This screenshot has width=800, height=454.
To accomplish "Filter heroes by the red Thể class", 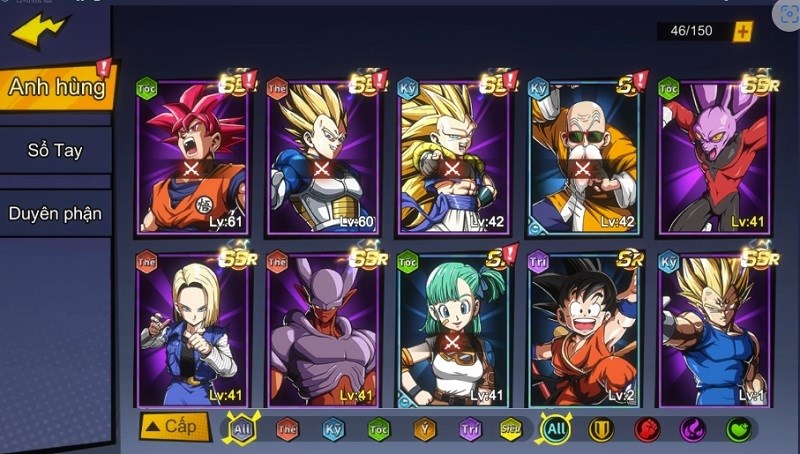I will click(287, 430).
